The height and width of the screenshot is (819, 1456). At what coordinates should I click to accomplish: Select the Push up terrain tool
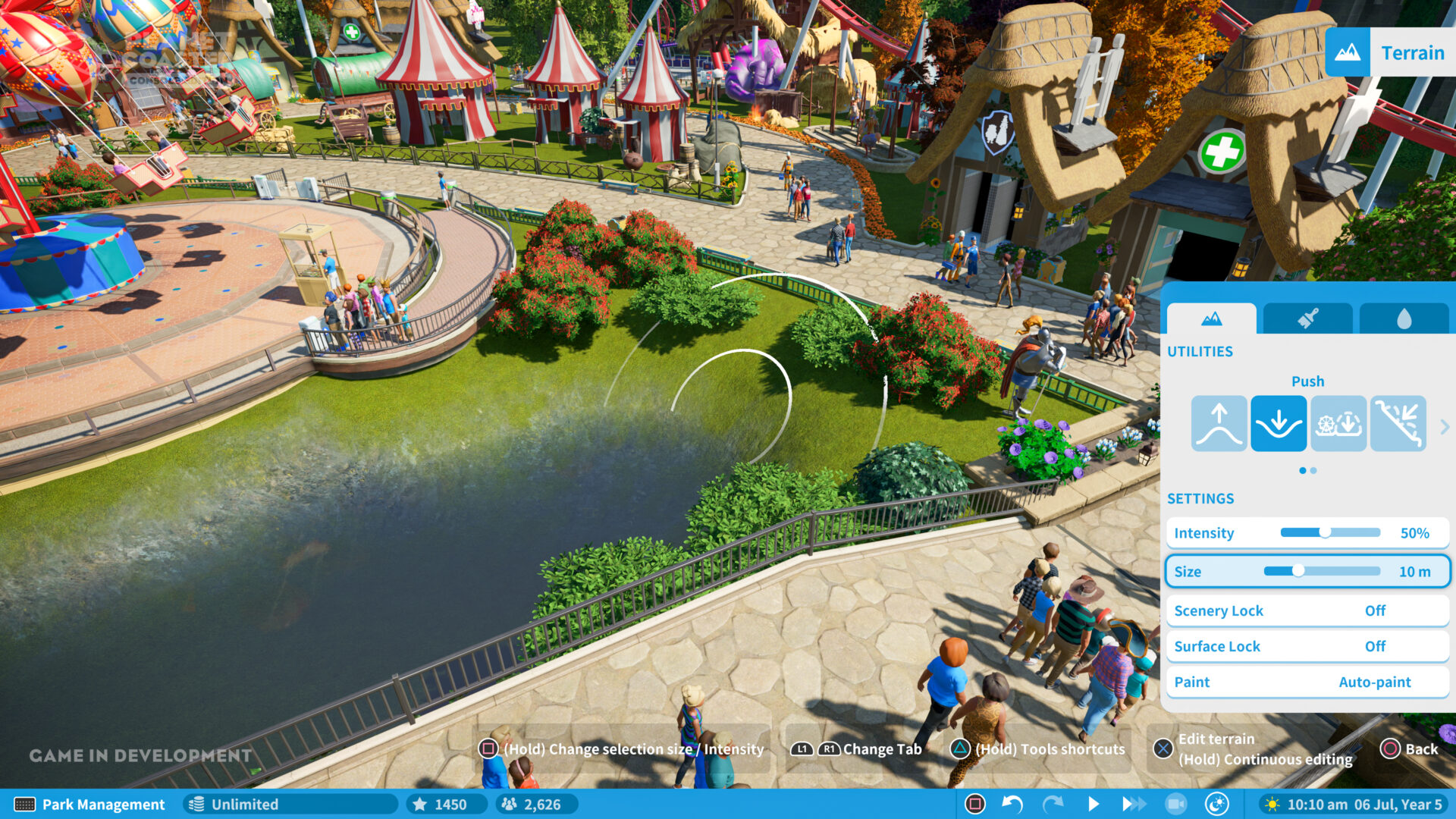coord(1219,423)
